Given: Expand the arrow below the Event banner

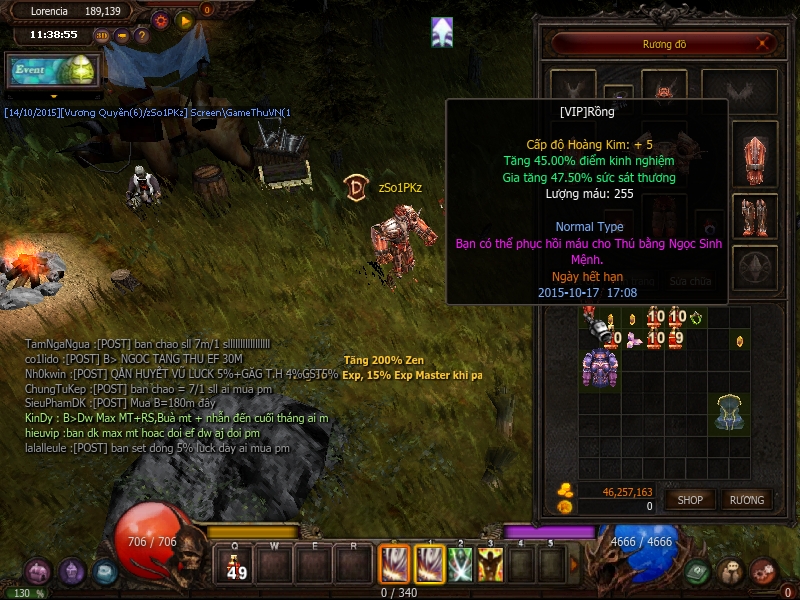Looking at the screenshot, I should pos(53,96).
